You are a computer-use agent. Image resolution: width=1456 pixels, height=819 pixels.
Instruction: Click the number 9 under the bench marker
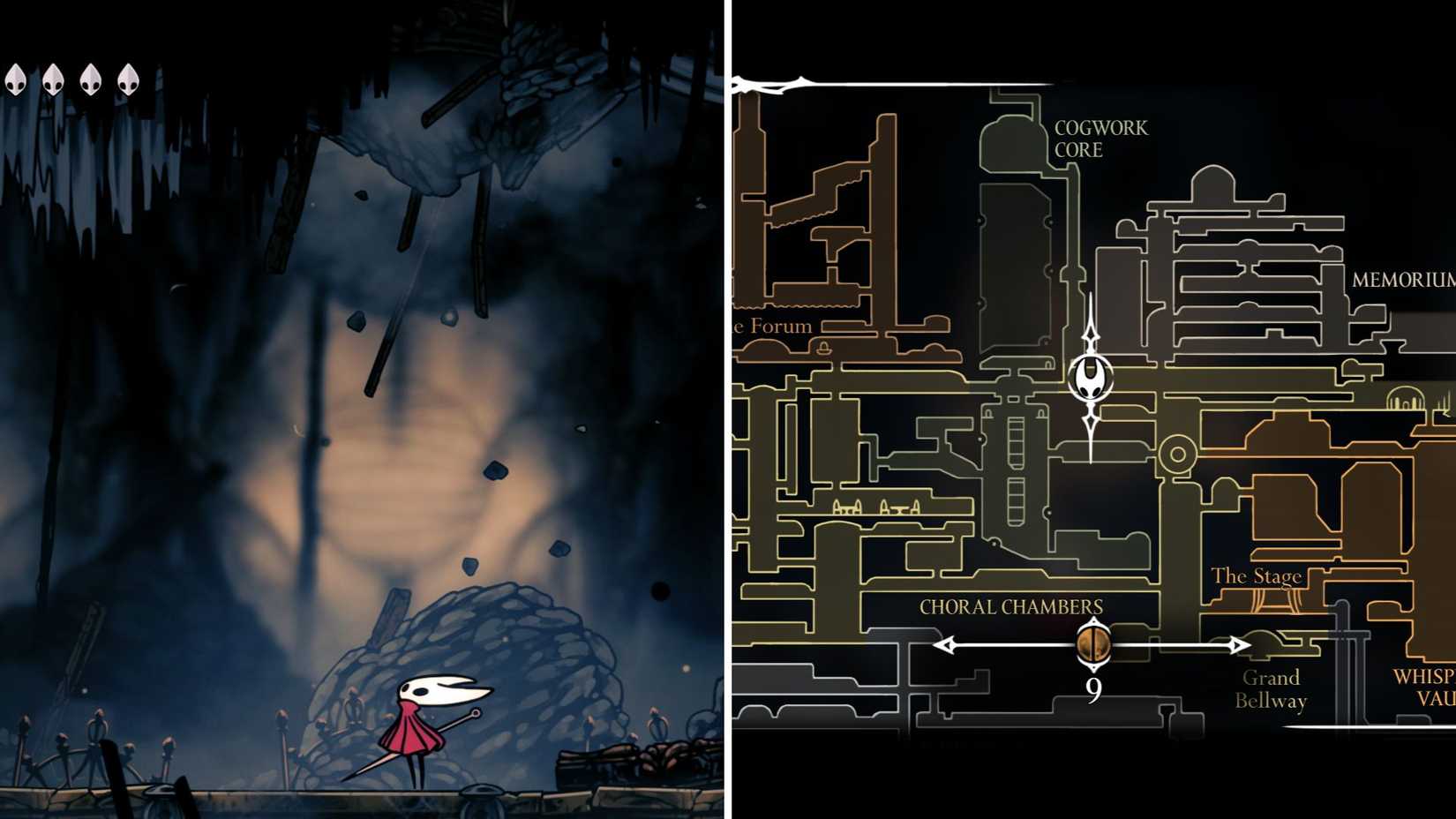1094,689
